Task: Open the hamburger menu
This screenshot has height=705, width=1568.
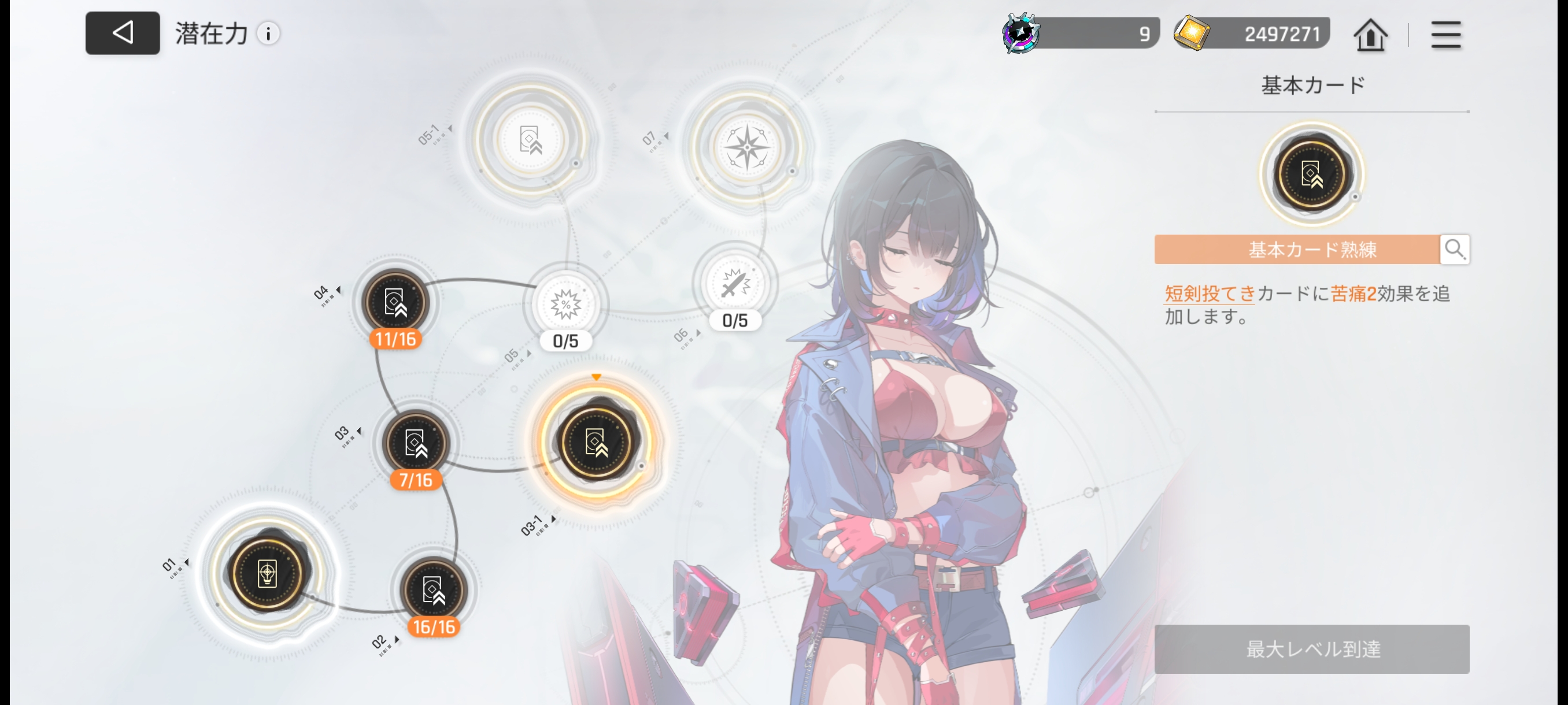Action: [x=1445, y=35]
